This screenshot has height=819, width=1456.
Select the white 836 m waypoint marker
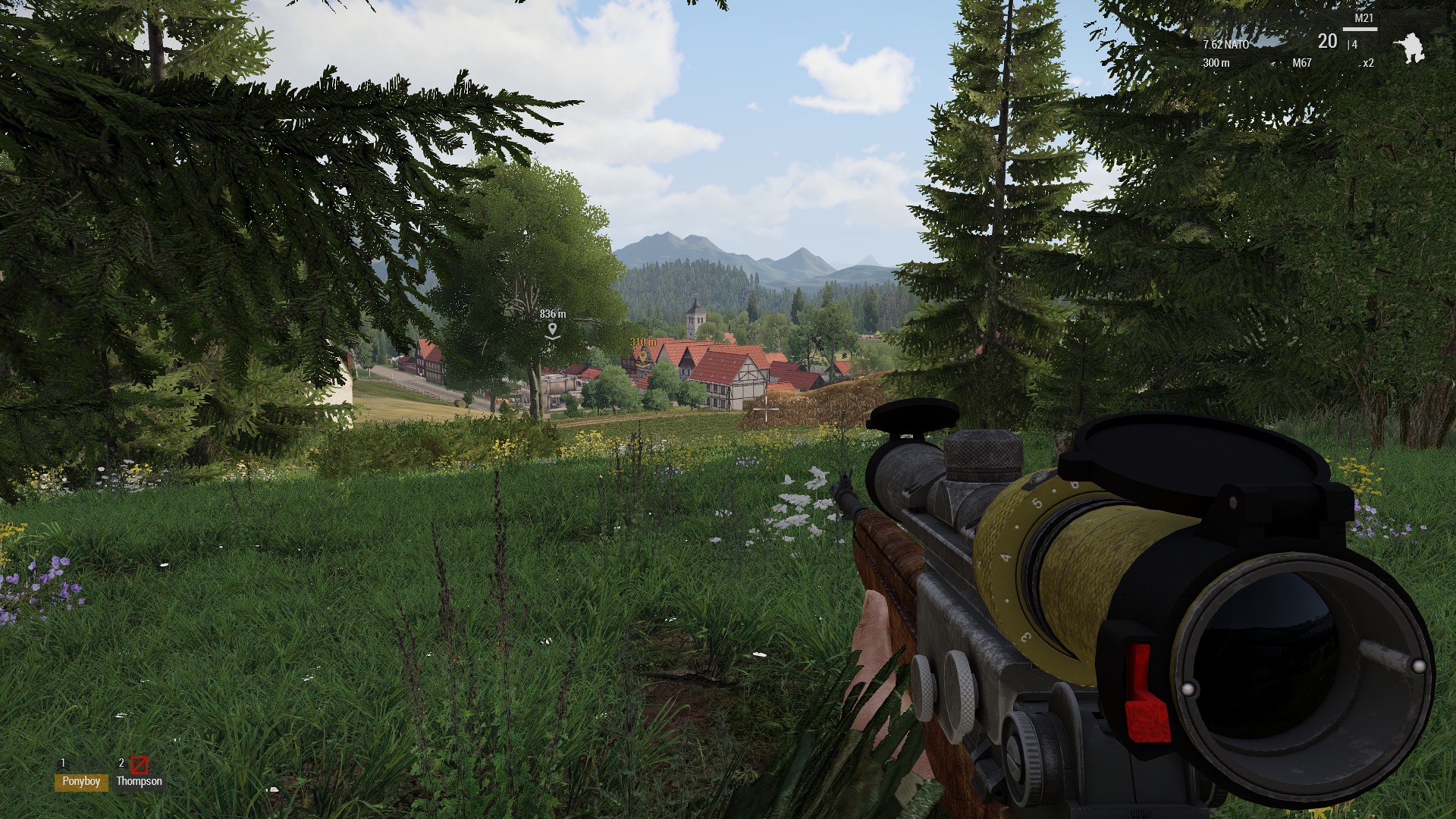553,330
